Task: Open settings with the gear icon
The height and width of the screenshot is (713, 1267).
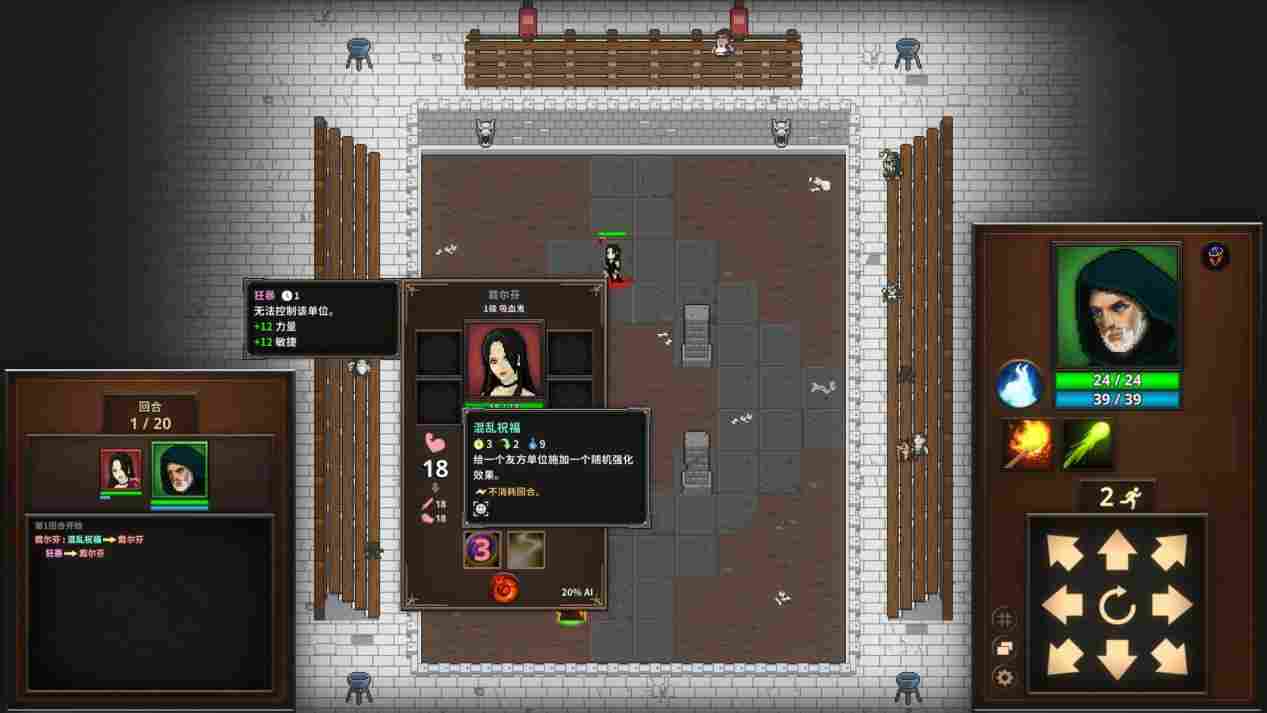Action: pos(1004,677)
